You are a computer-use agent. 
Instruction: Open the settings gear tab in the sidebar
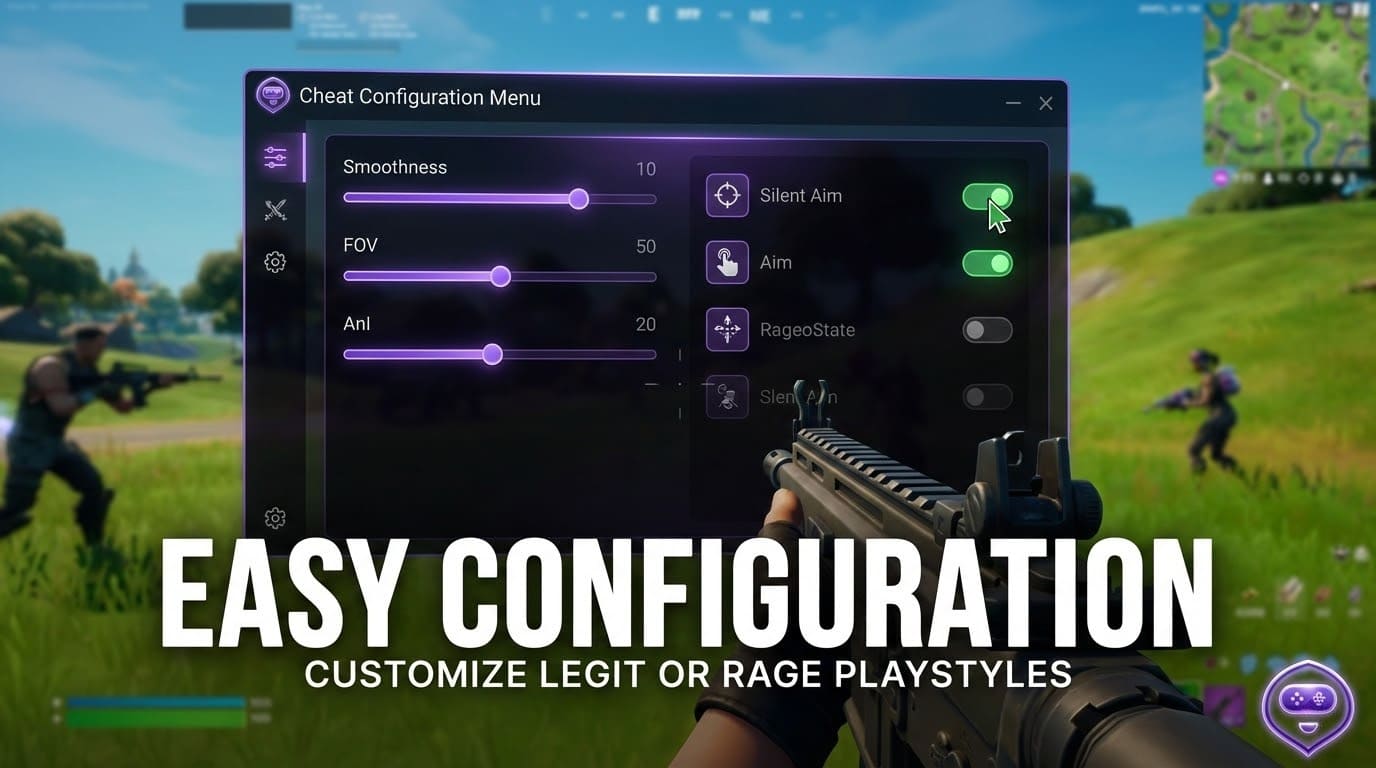[x=275, y=262]
